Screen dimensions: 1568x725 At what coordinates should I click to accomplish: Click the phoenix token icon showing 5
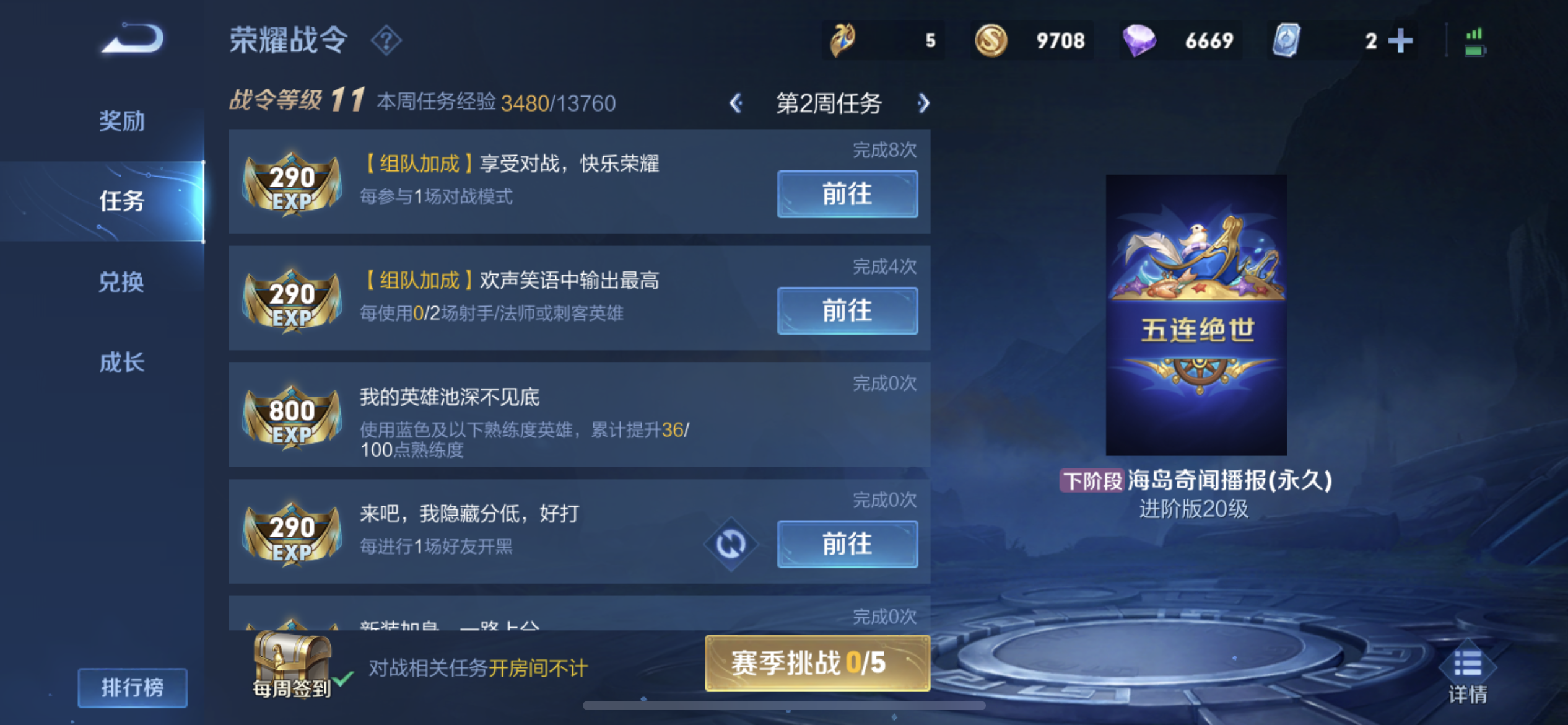coord(843,40)
